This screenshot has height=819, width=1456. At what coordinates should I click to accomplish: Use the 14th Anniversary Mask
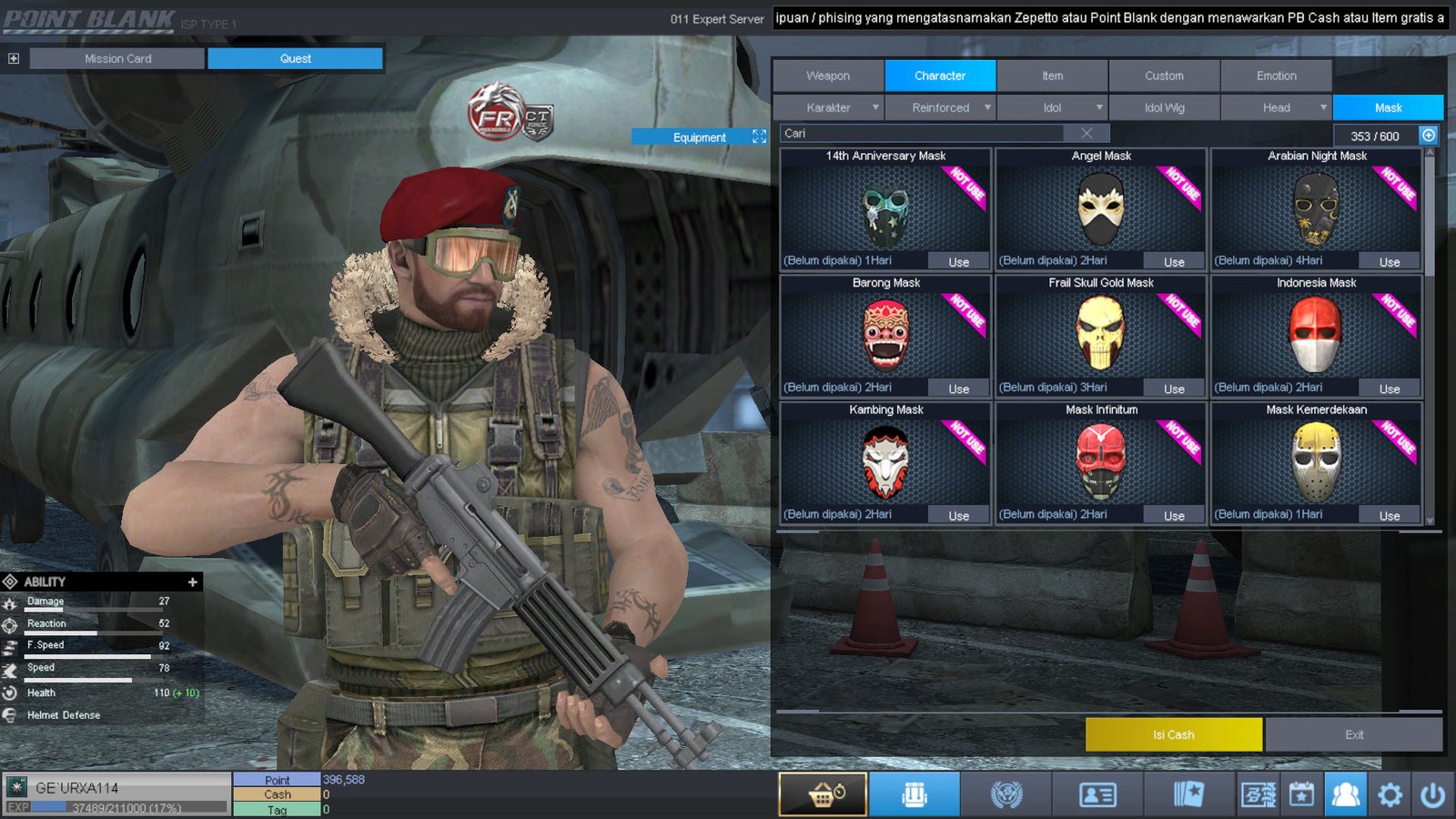(x=958, y=262)
